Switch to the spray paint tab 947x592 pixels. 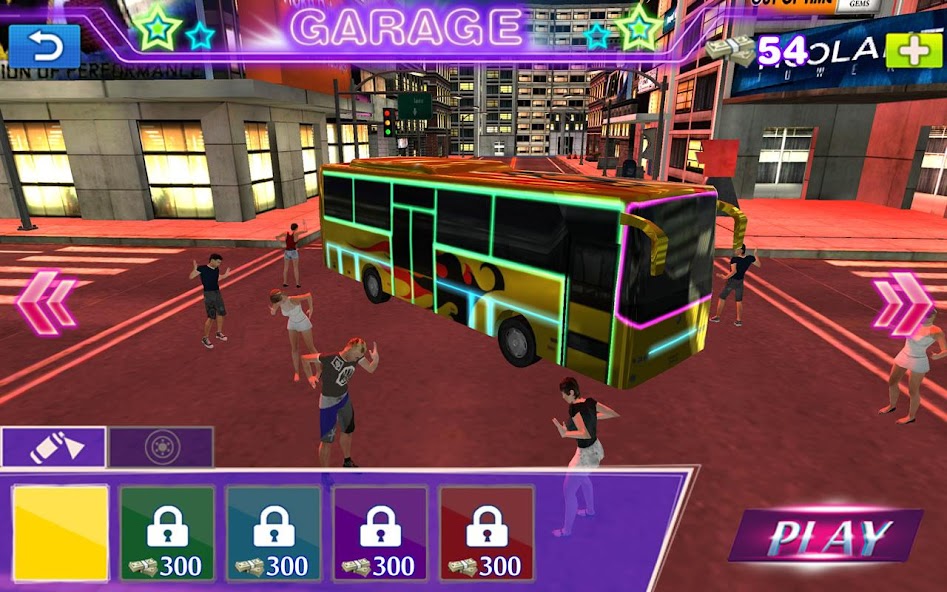point(54,446)
